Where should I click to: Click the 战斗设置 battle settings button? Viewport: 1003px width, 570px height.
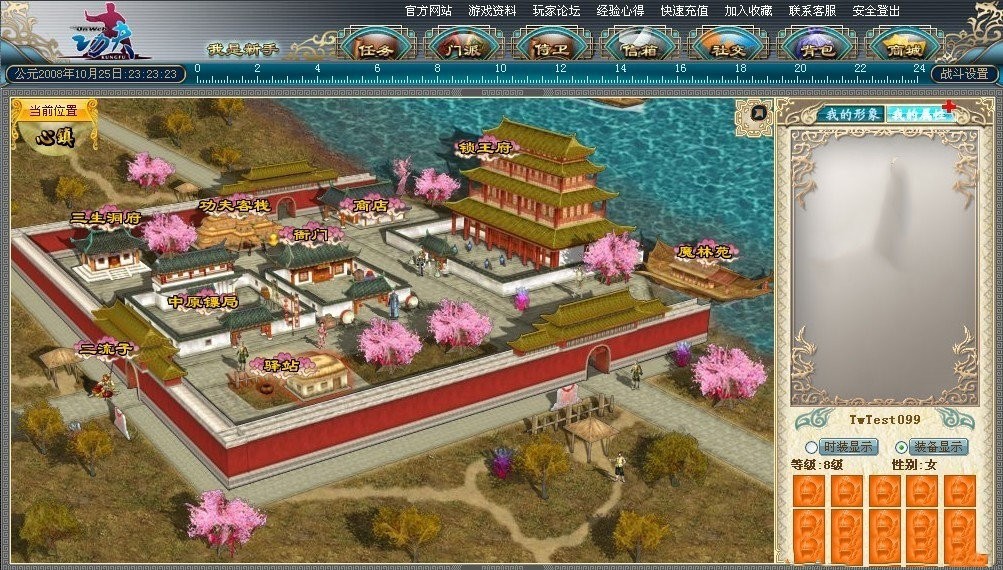click(x=965, y=74)
